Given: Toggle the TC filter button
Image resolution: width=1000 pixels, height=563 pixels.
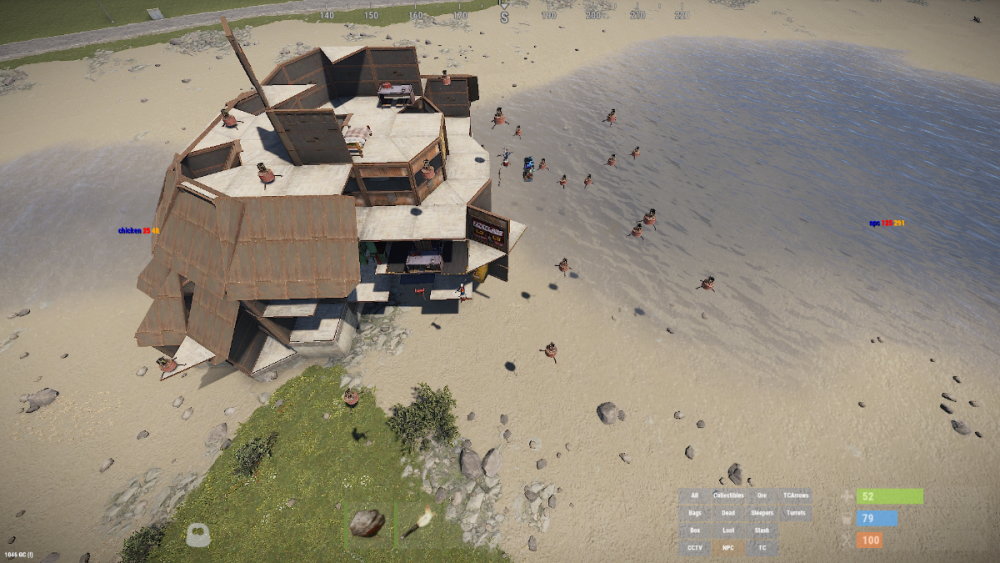Looking at the screenshot, I should coord(762,548).
